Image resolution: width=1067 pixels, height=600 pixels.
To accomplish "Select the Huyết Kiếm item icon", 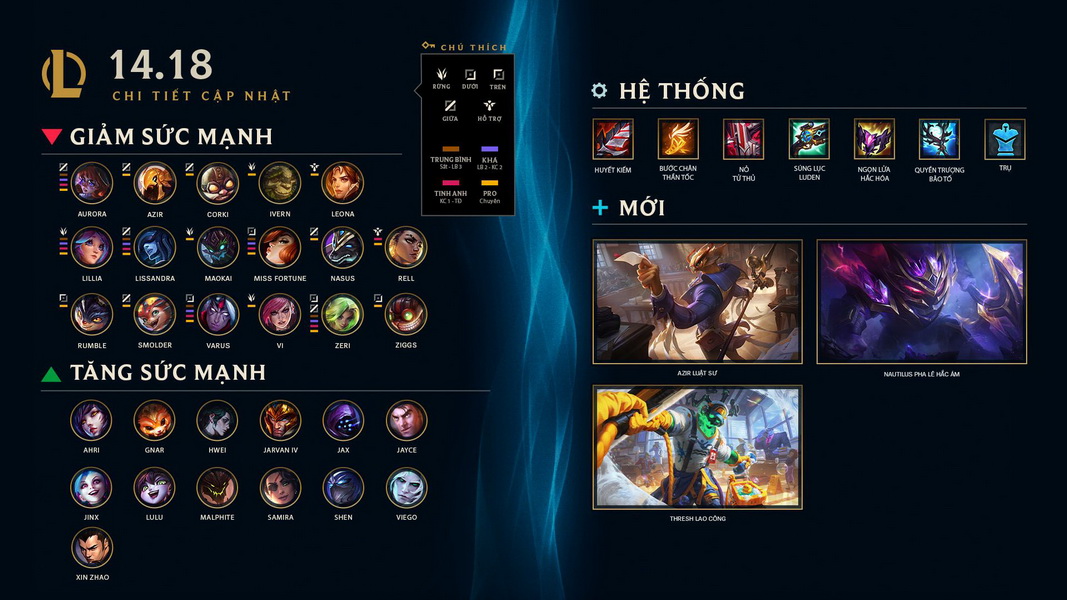I will coord(613,139).
